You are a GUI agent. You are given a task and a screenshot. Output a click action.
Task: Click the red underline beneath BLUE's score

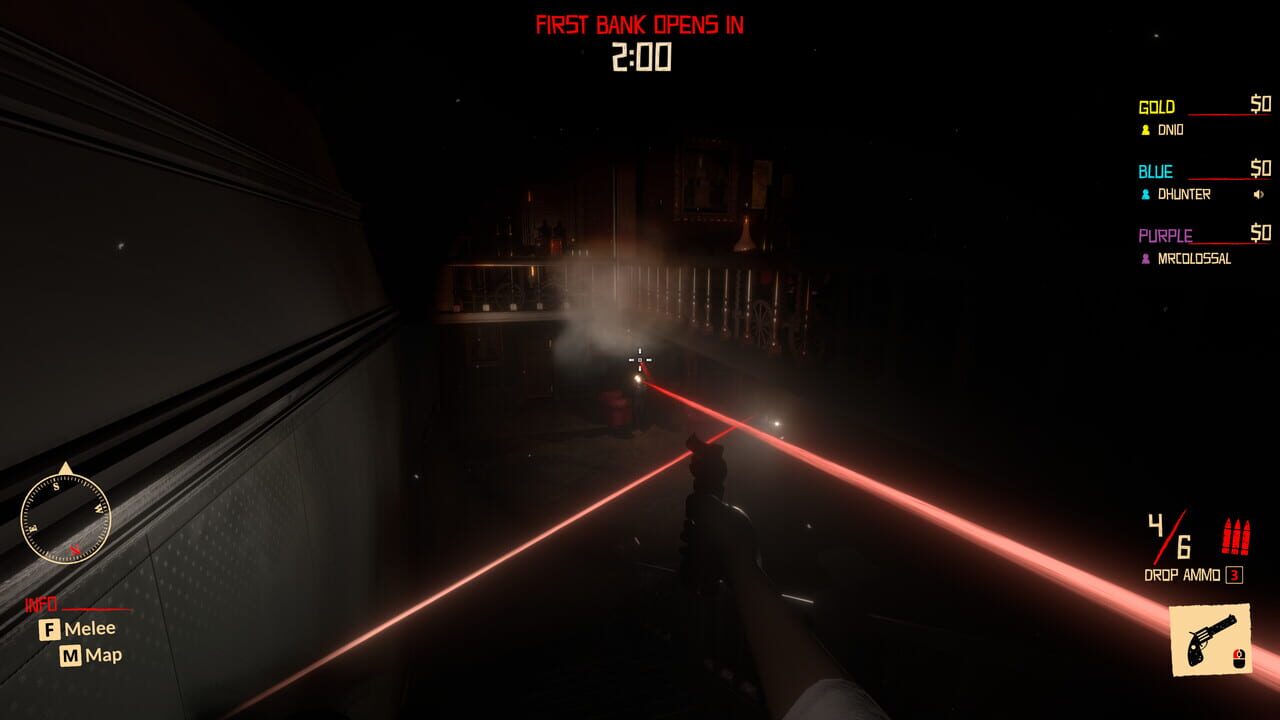(1220, 180)
